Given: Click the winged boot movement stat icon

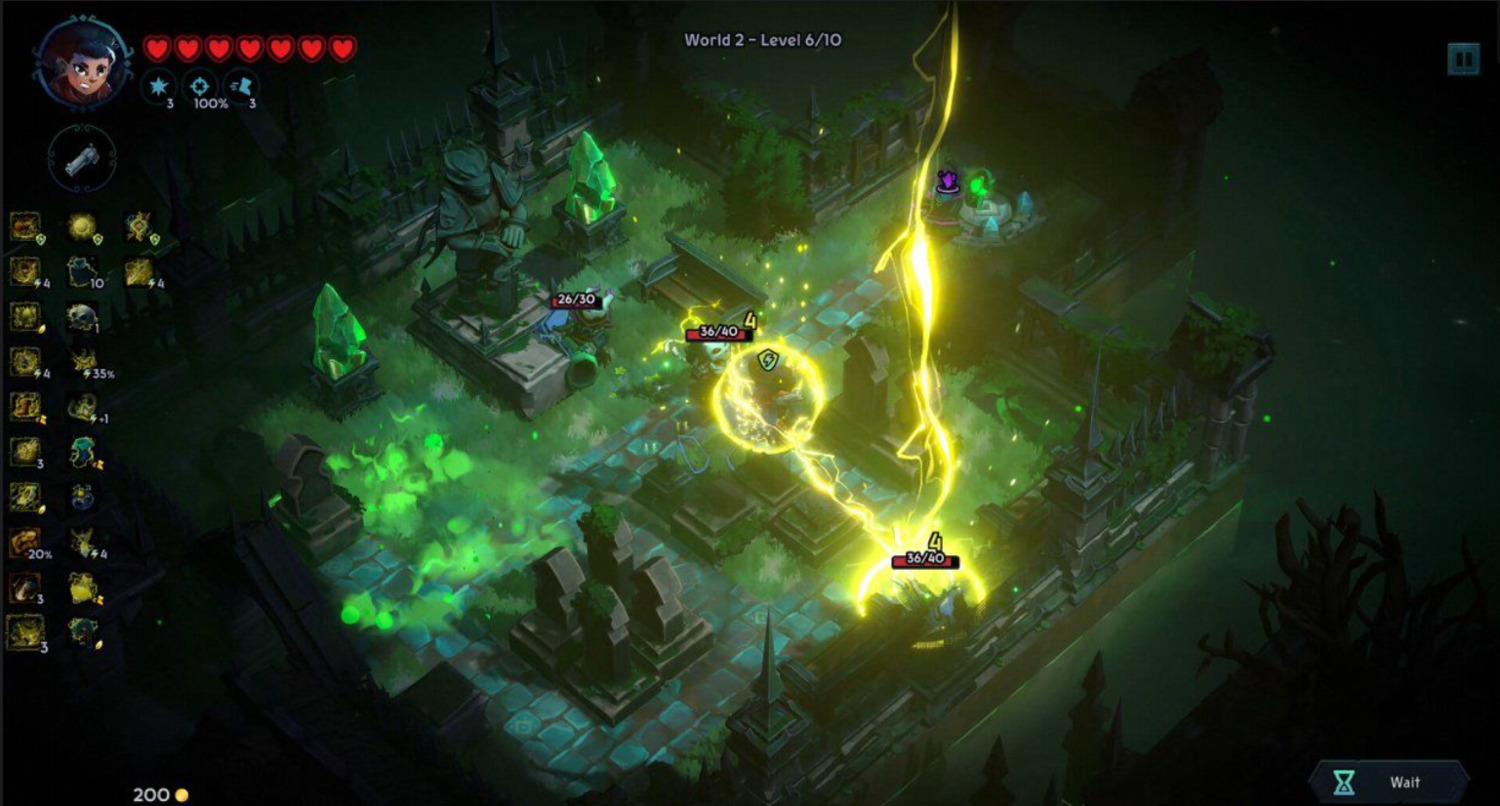Looking at the screenshot, I should click(242, 86).
